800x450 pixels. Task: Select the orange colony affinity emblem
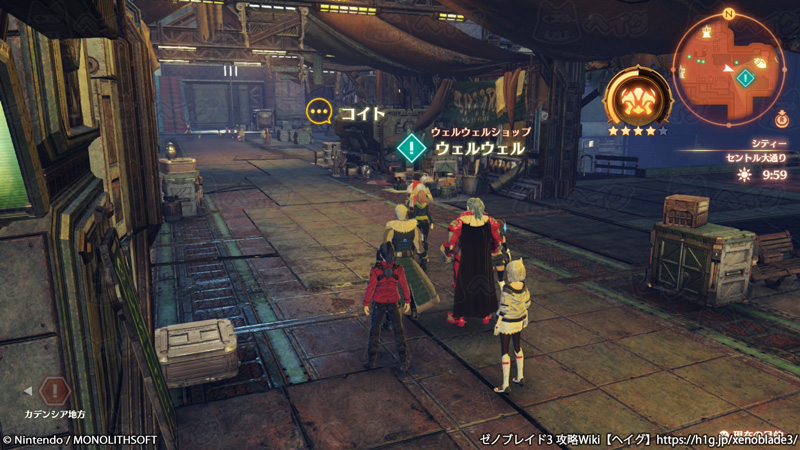[638, 99]
